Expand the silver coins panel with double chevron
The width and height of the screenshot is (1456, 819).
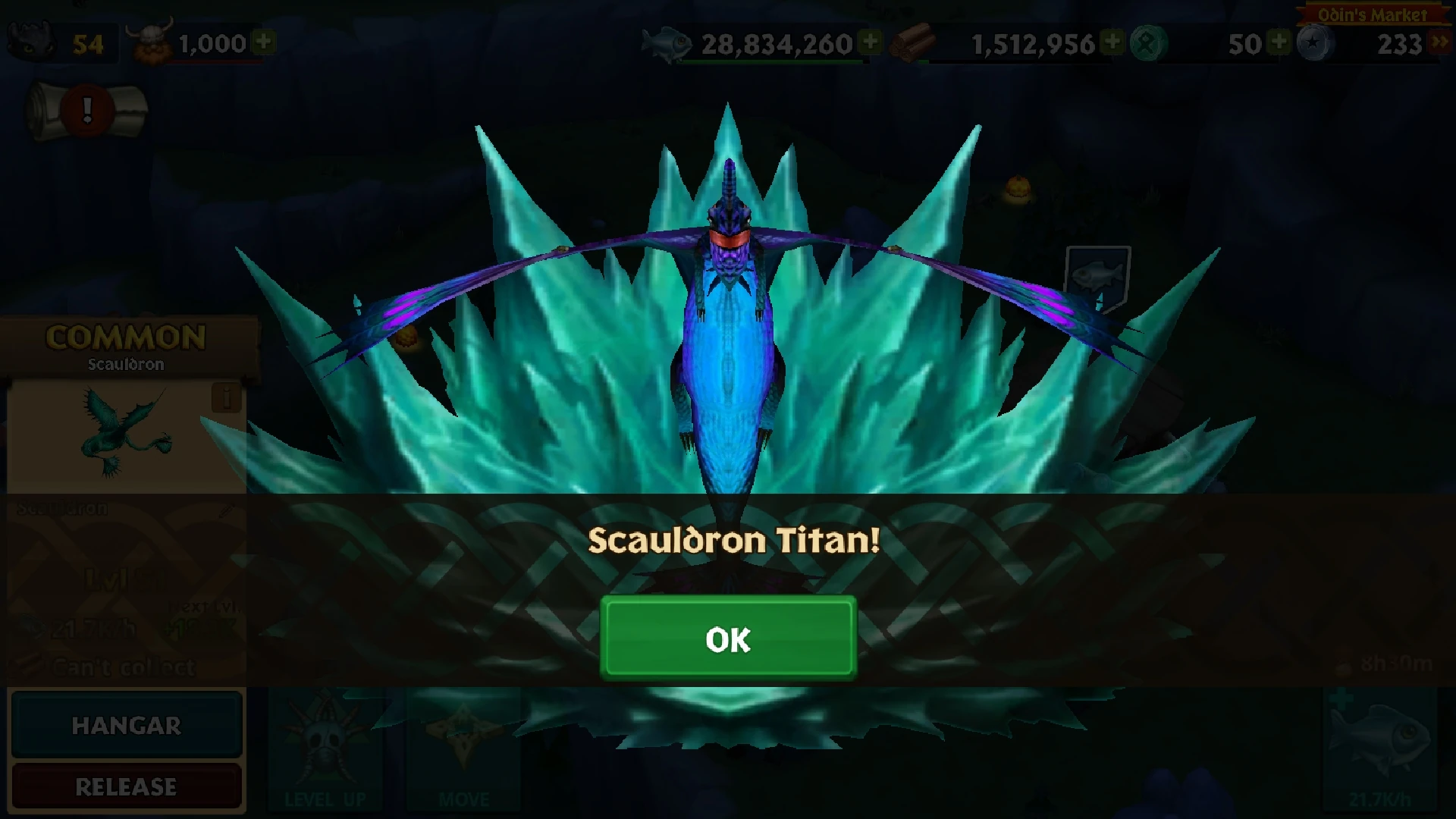(x=1439, y=42)
